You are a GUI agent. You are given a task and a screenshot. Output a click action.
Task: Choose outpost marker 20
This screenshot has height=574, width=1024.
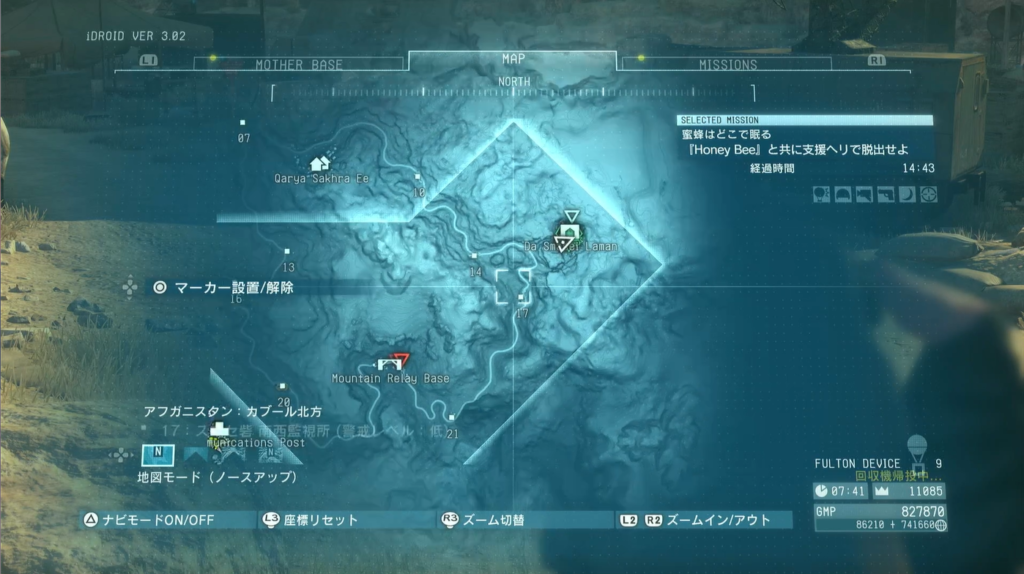pos(283,385)
